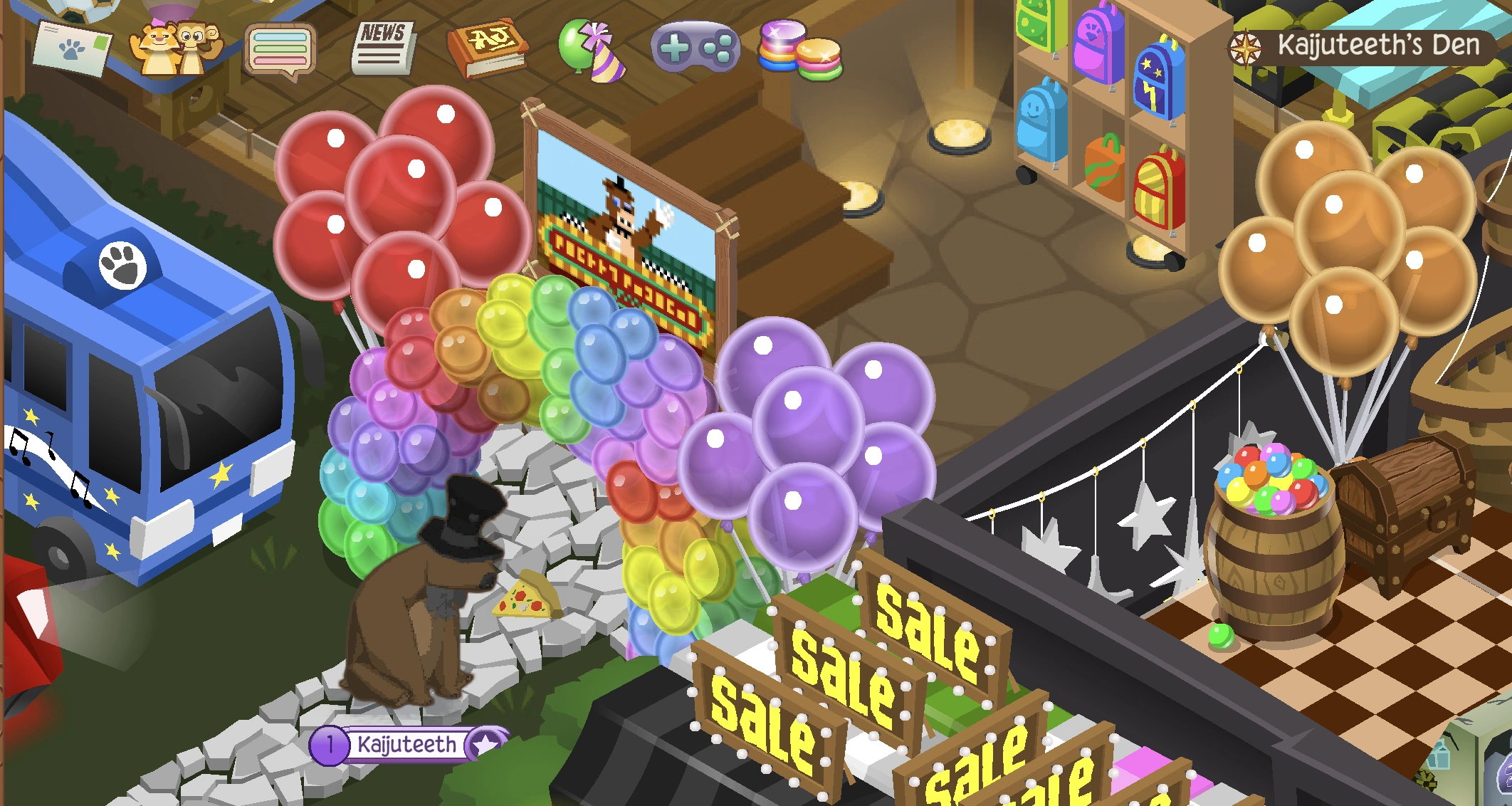Open the AJ Journey Book icon
The width and height of the screenshot is (1512, 806).
pos(490,46)
